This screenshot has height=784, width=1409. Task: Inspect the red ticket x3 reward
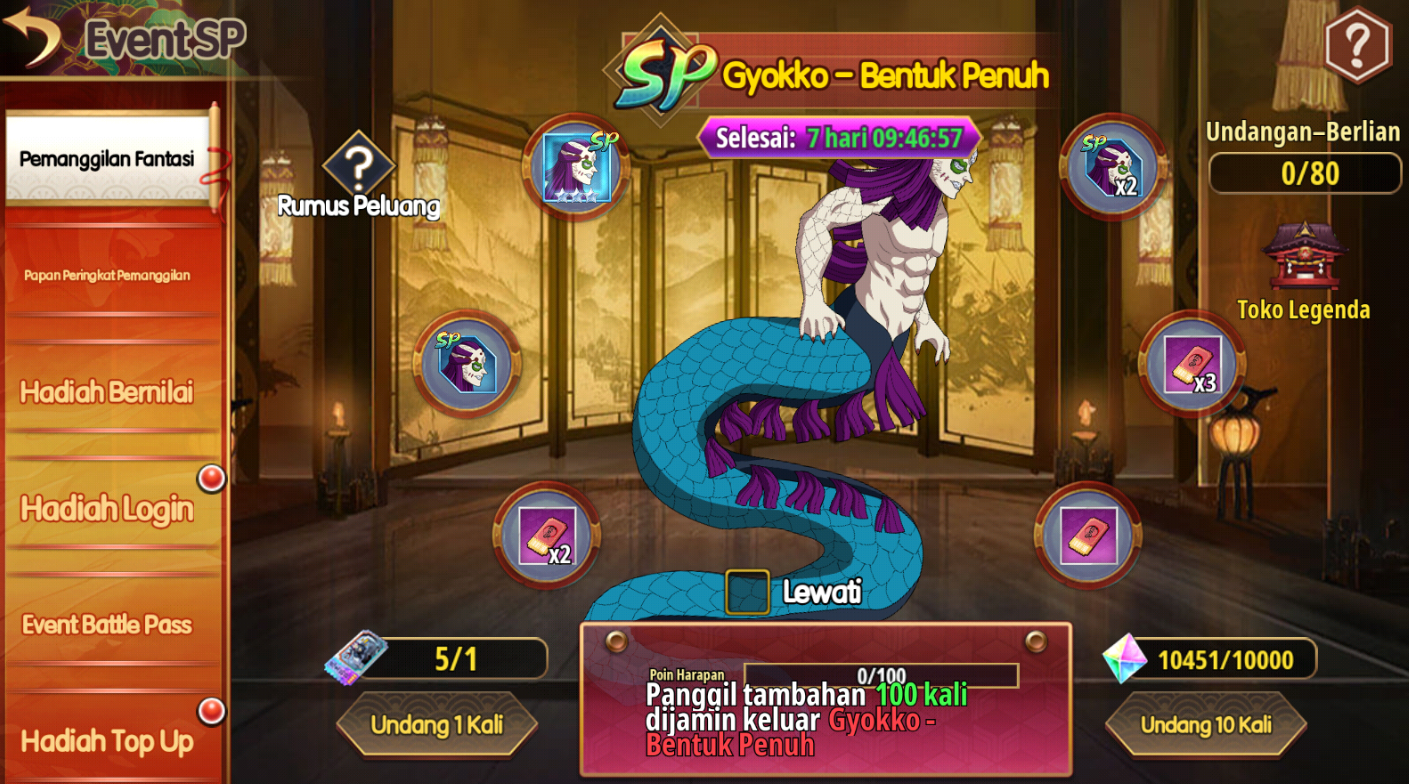tap(1192, 364)
